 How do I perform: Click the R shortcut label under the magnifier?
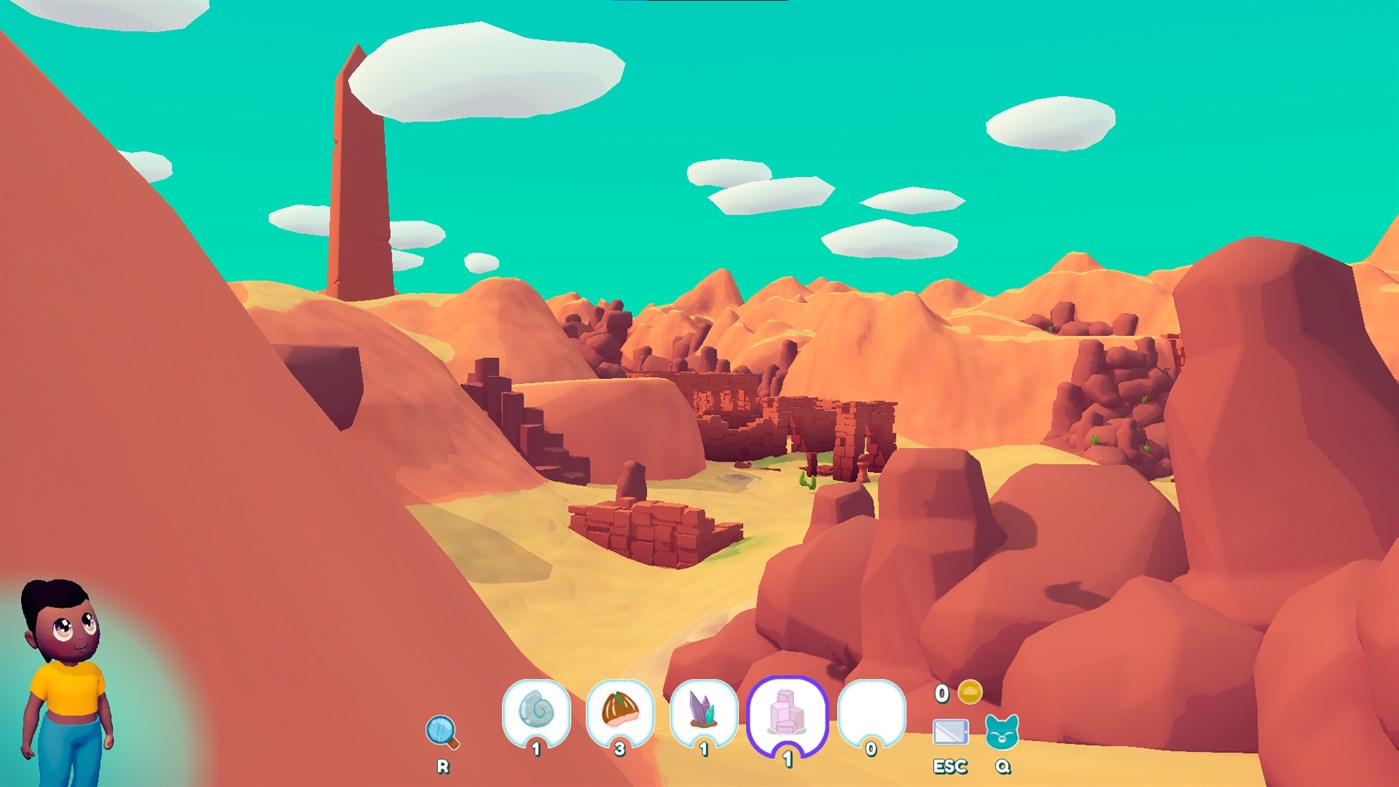pos(443,765)
